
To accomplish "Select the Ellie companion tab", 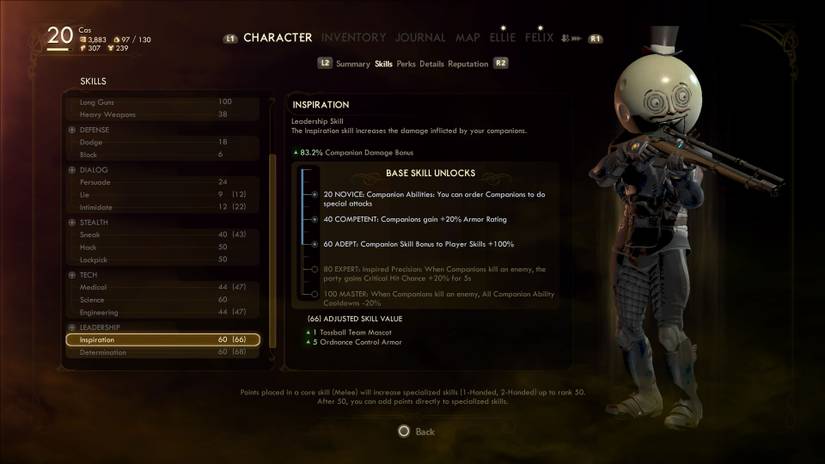I will pyautogui.click(x=502, y=38).
